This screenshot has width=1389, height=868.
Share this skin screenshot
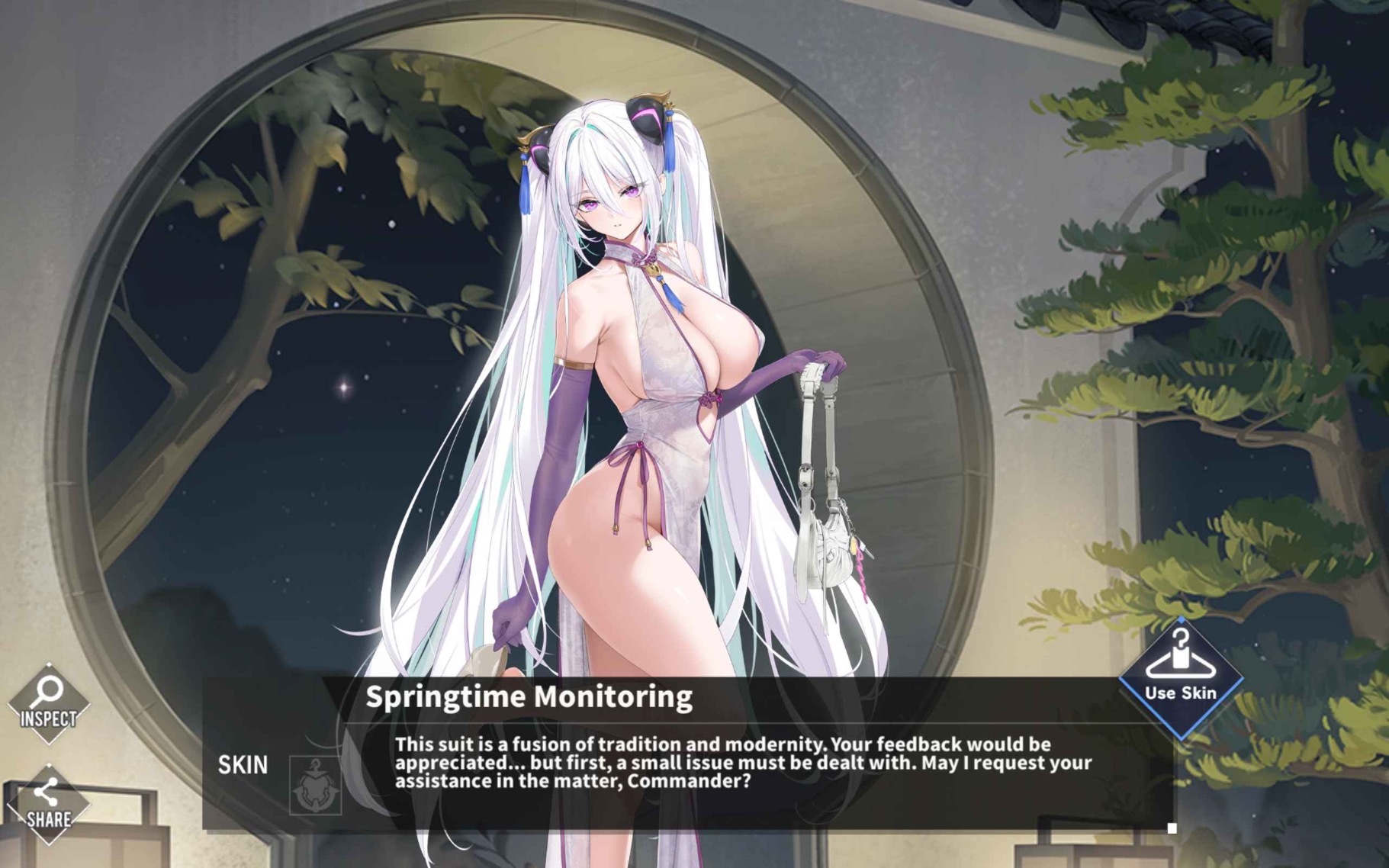[48, 805]
